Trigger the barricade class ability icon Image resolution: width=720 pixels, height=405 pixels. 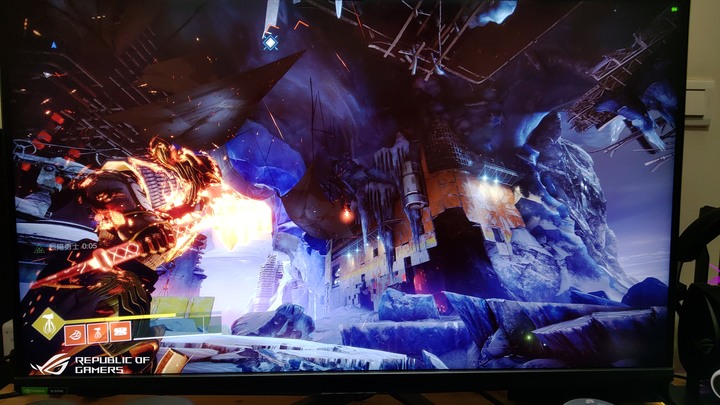121,331
